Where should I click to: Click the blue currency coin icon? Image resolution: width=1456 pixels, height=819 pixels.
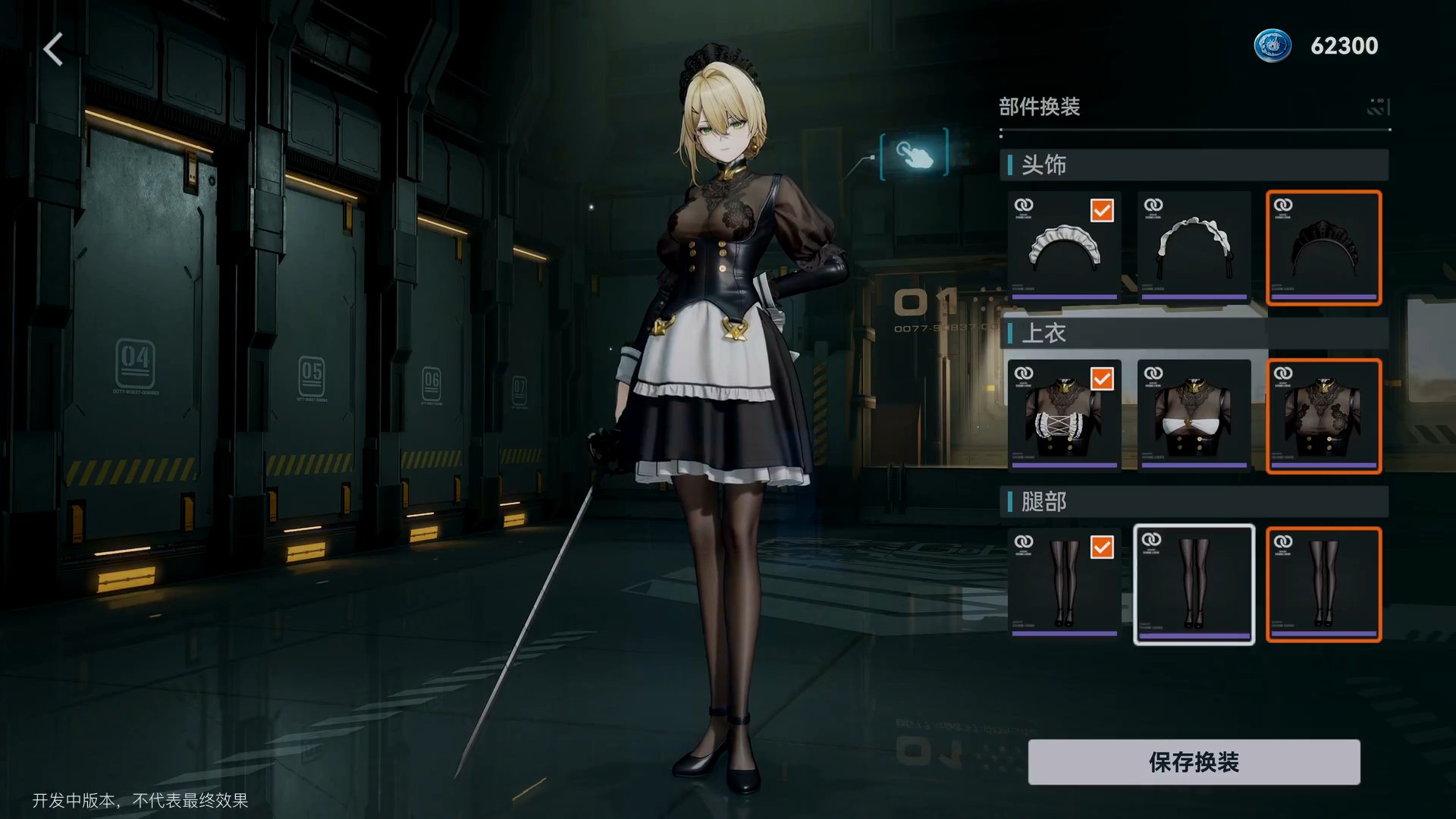[x=1272, y=45]
